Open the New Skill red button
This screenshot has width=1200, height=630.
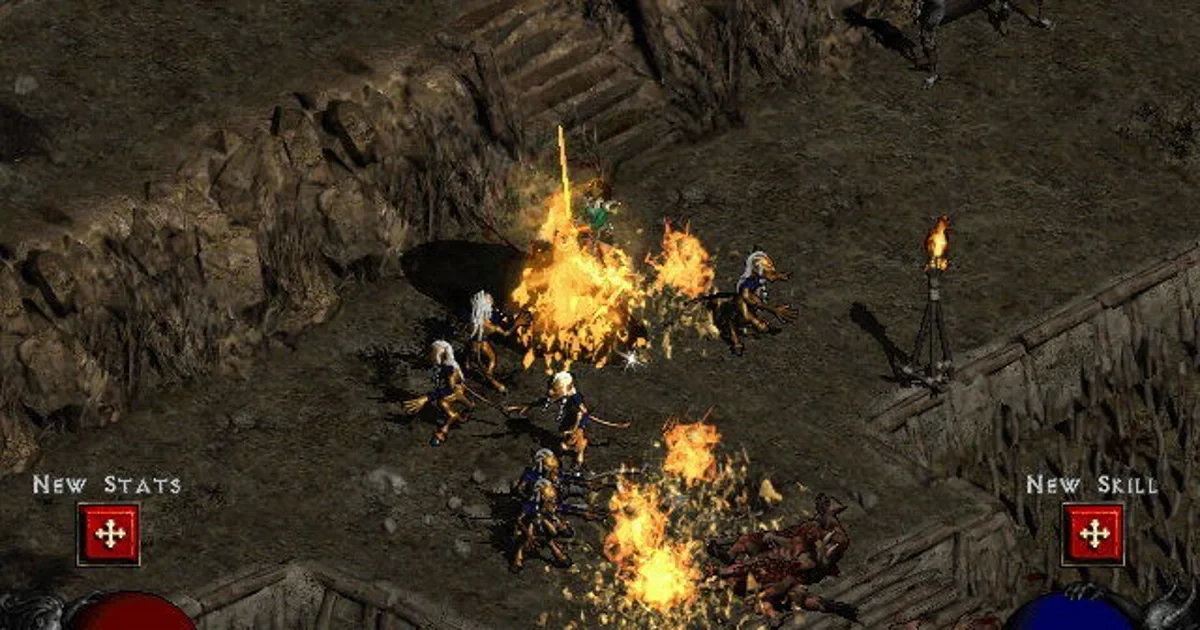[x=1093, y=534]
